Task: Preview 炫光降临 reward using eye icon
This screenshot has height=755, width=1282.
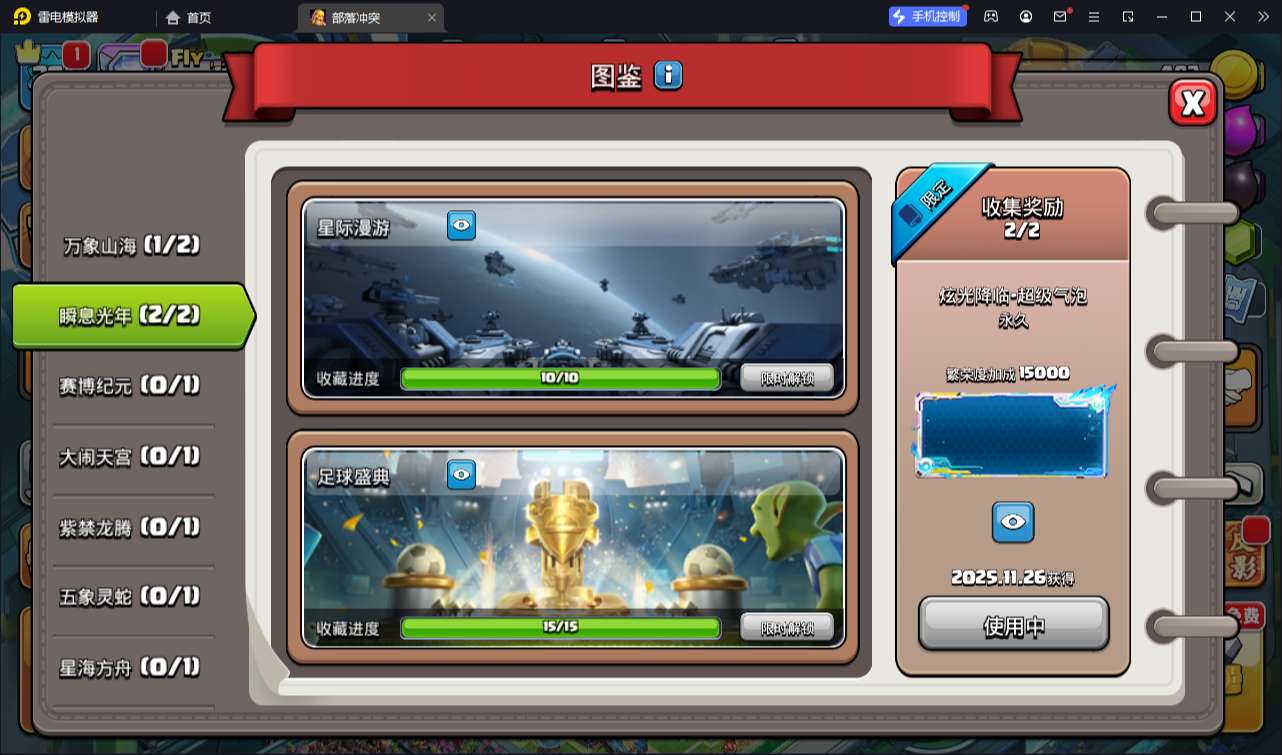Action: (1013, 522)
